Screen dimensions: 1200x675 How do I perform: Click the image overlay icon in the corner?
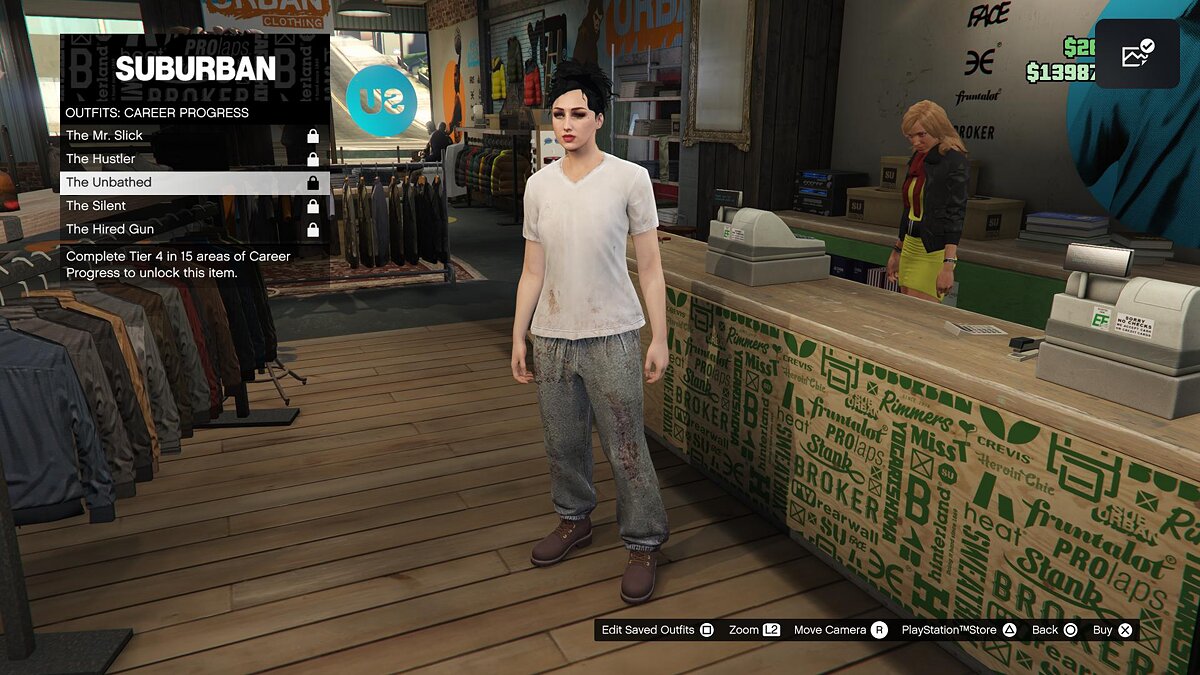pos(1137,54)
